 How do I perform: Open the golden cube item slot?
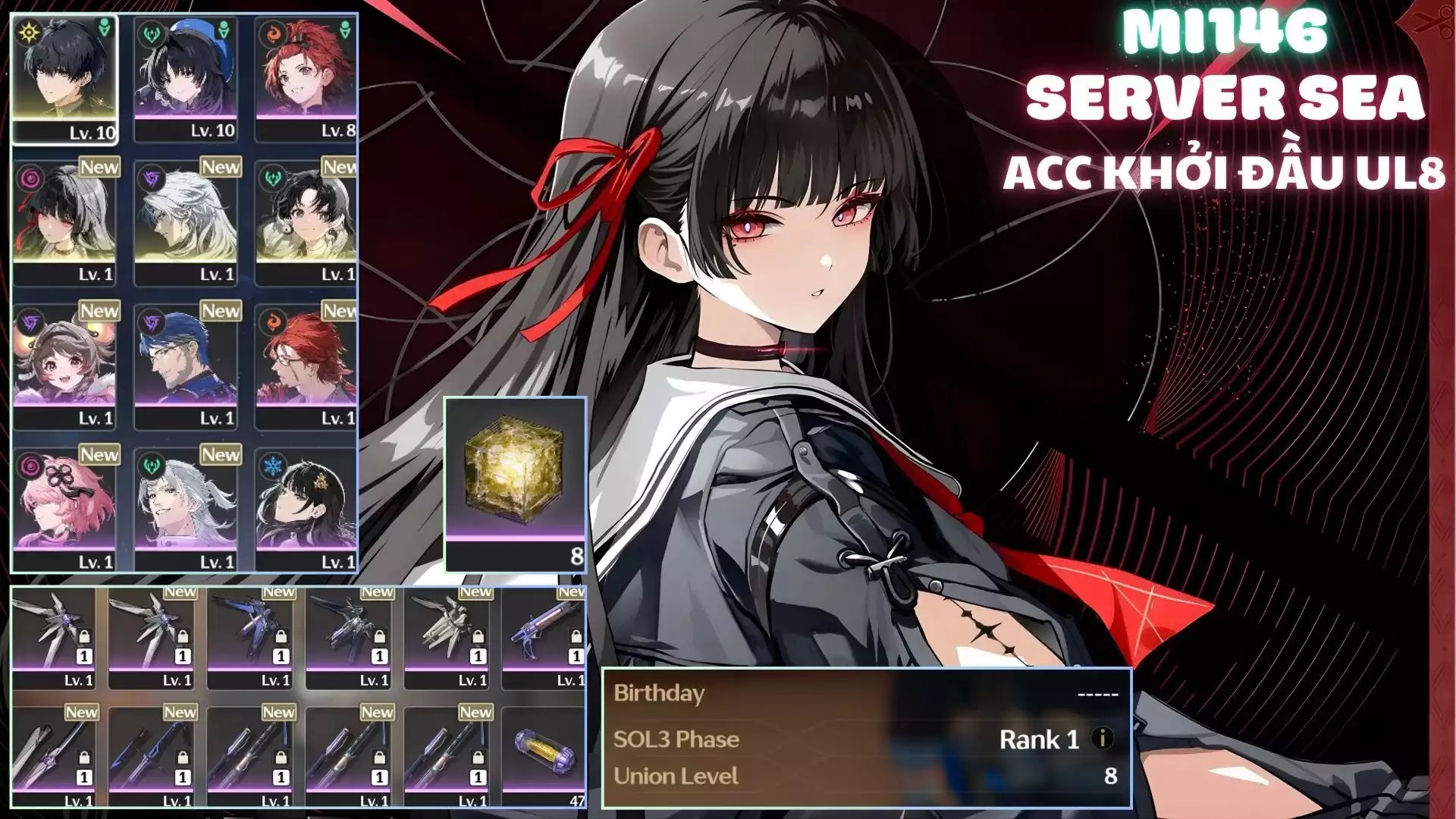pos(515,484)
